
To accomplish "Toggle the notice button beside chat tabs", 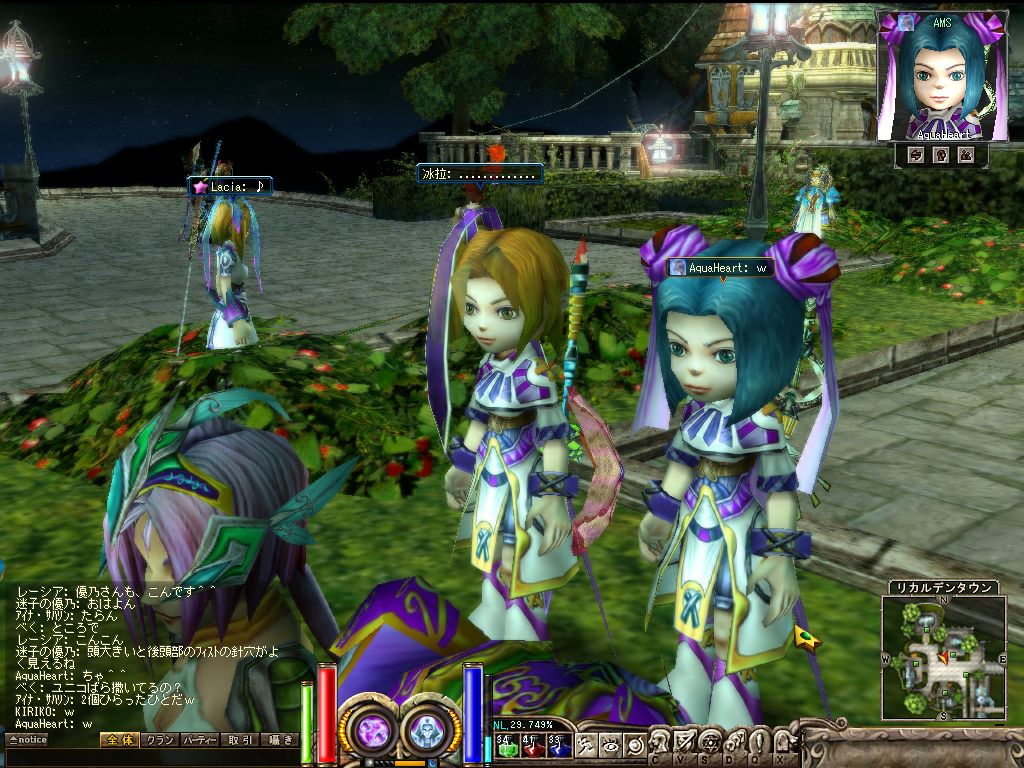I will coord(26,740).
